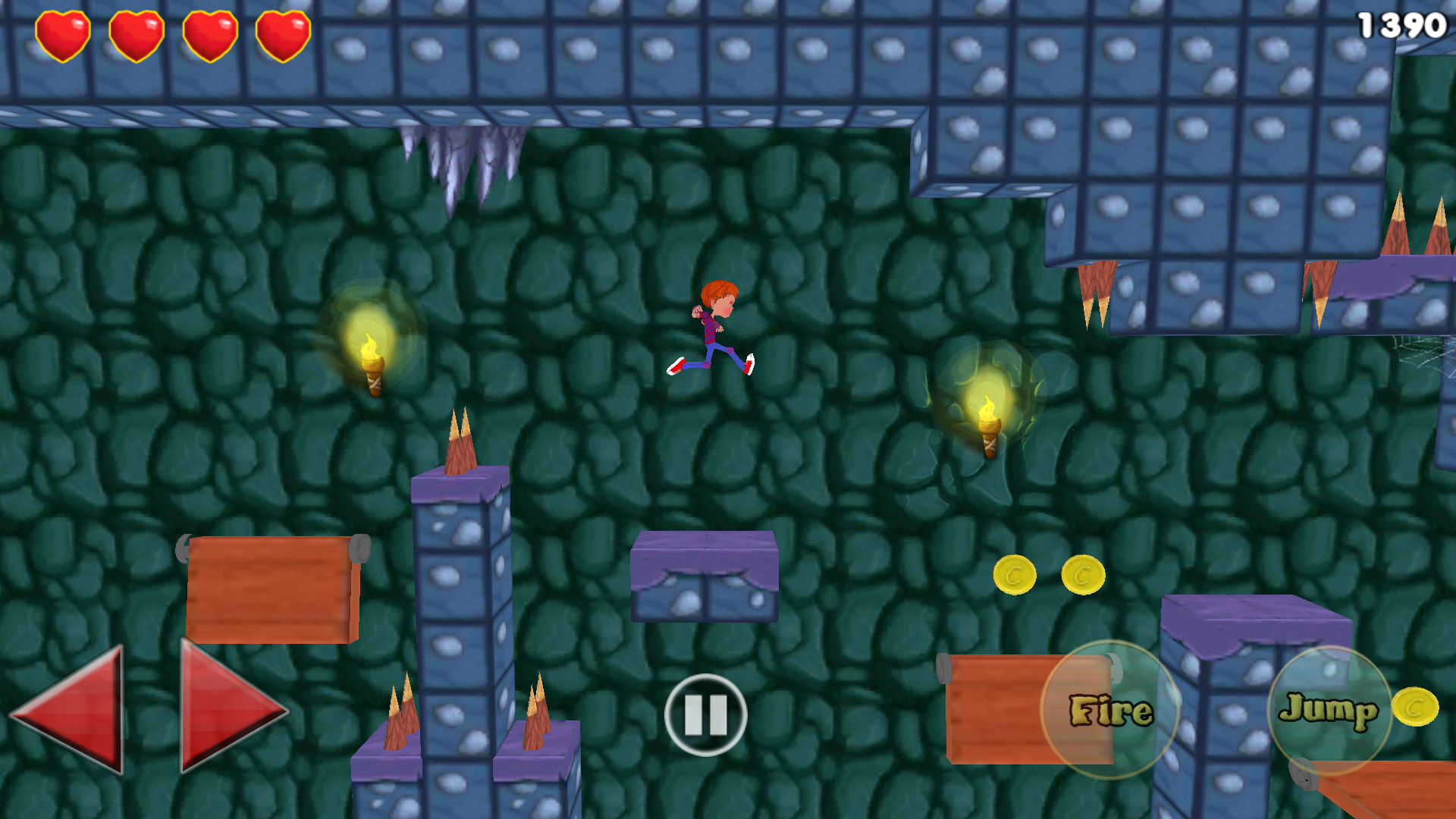The height and width of the screenshot is (819, 1456).
Task: Tap the first red heart in health bar
Action: click(x=64, y=33)
